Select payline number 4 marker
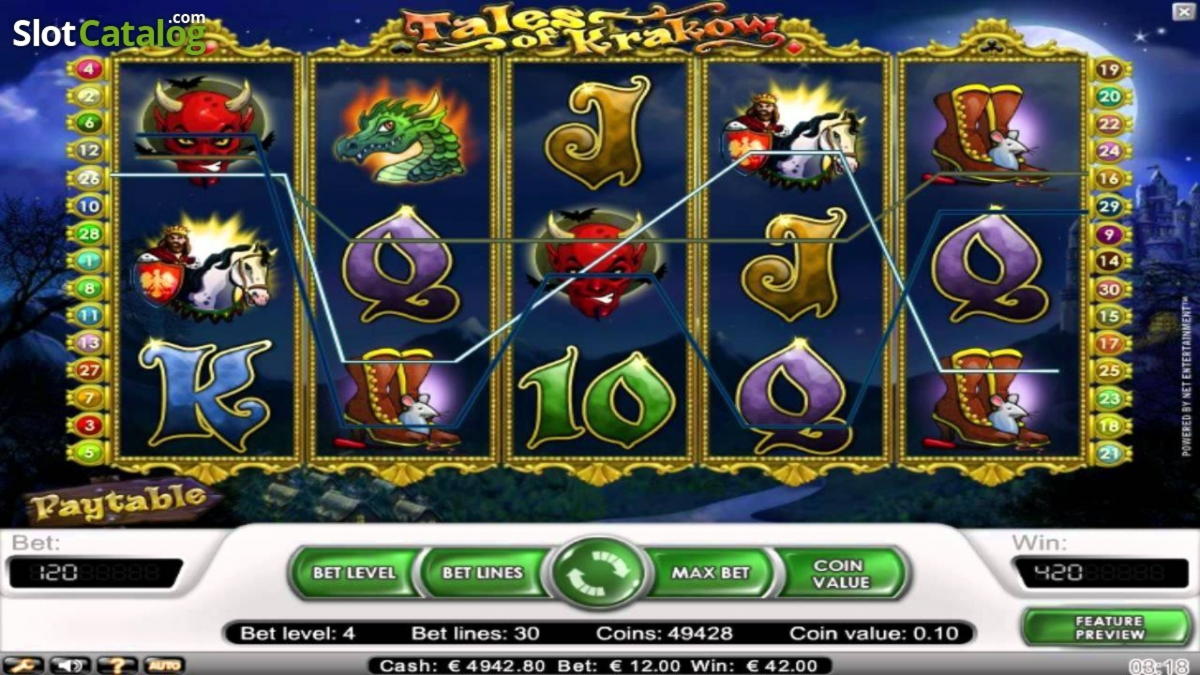 (89, 69)
